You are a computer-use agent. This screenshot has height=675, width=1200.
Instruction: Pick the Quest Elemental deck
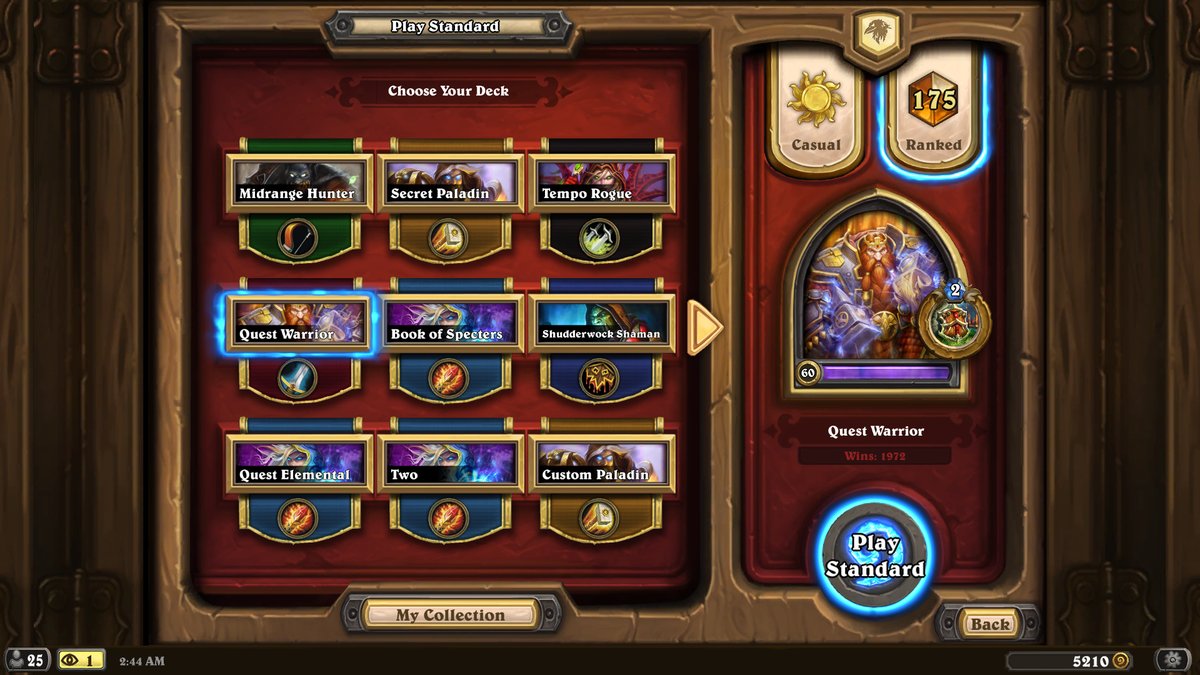(299, 465)
